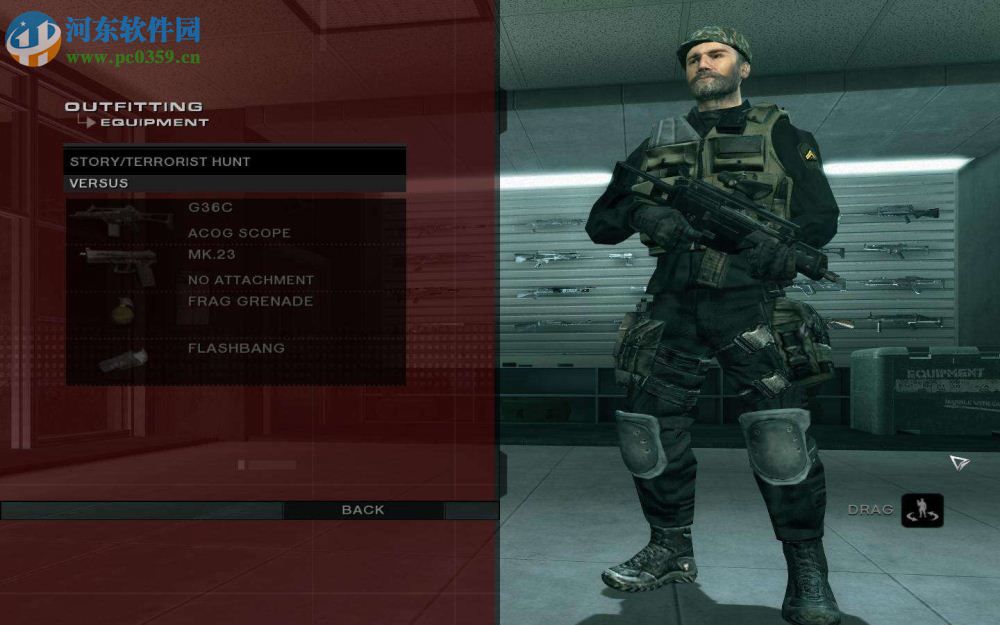Click the rotate character icon beside Drag
This screenshot has height=625, width=1000.
[x=921, y=510]
